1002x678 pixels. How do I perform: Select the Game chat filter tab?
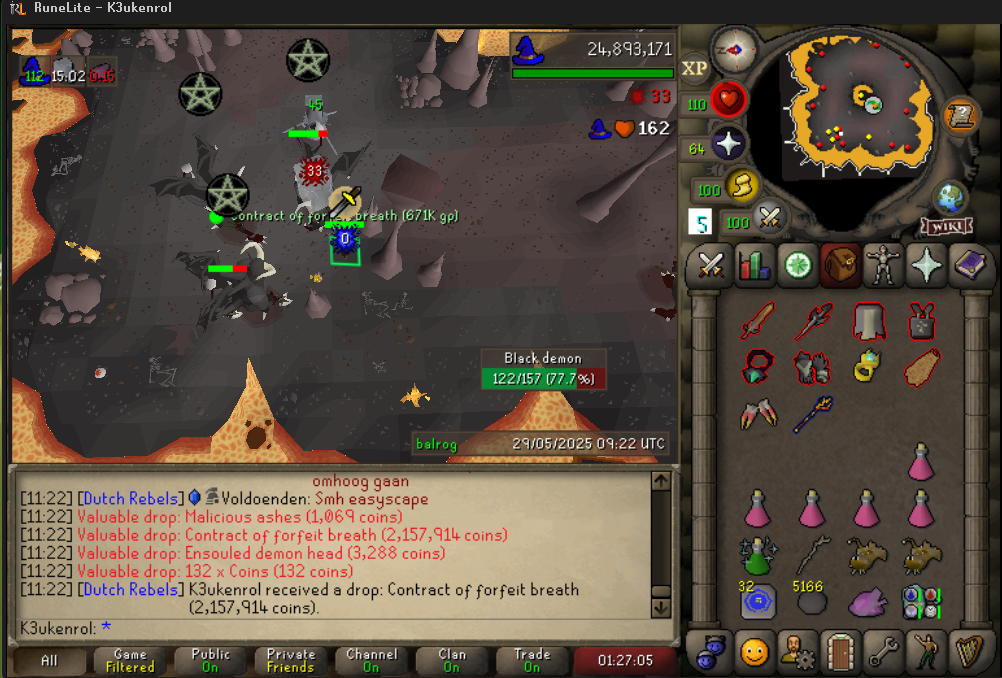[130, 660]
